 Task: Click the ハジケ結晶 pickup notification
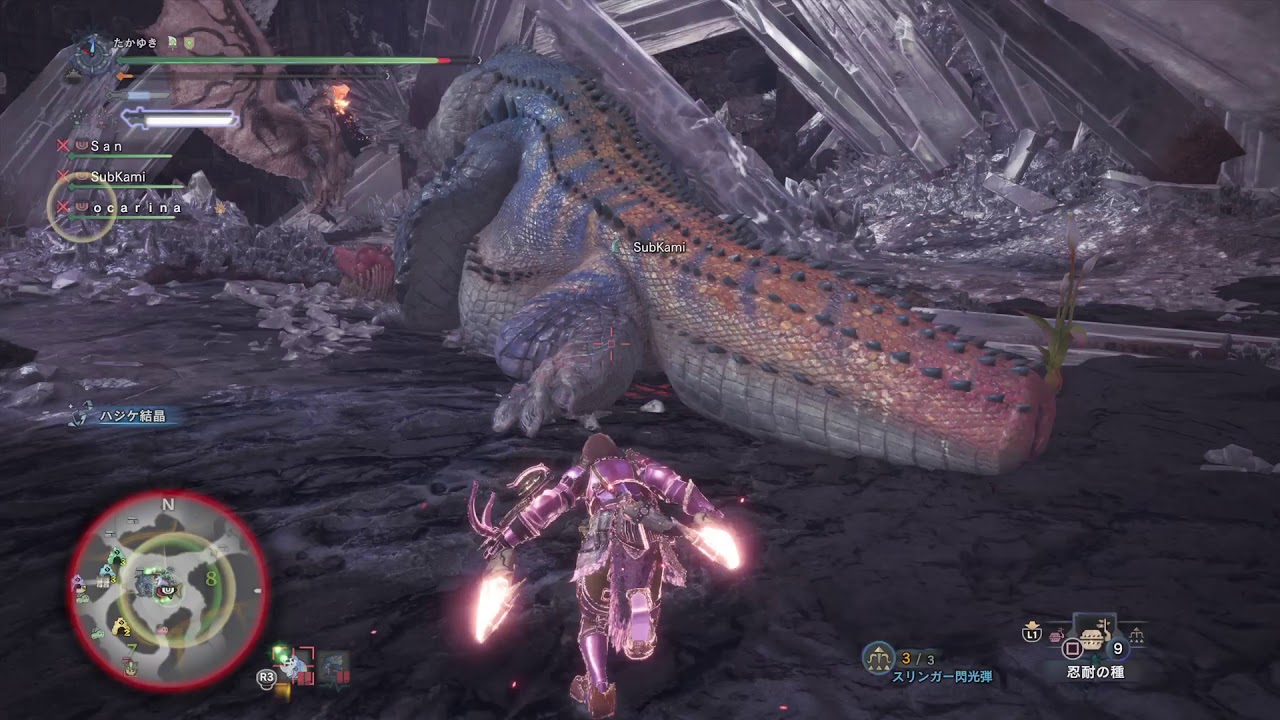pyautogui.click(x=131, y=416)
